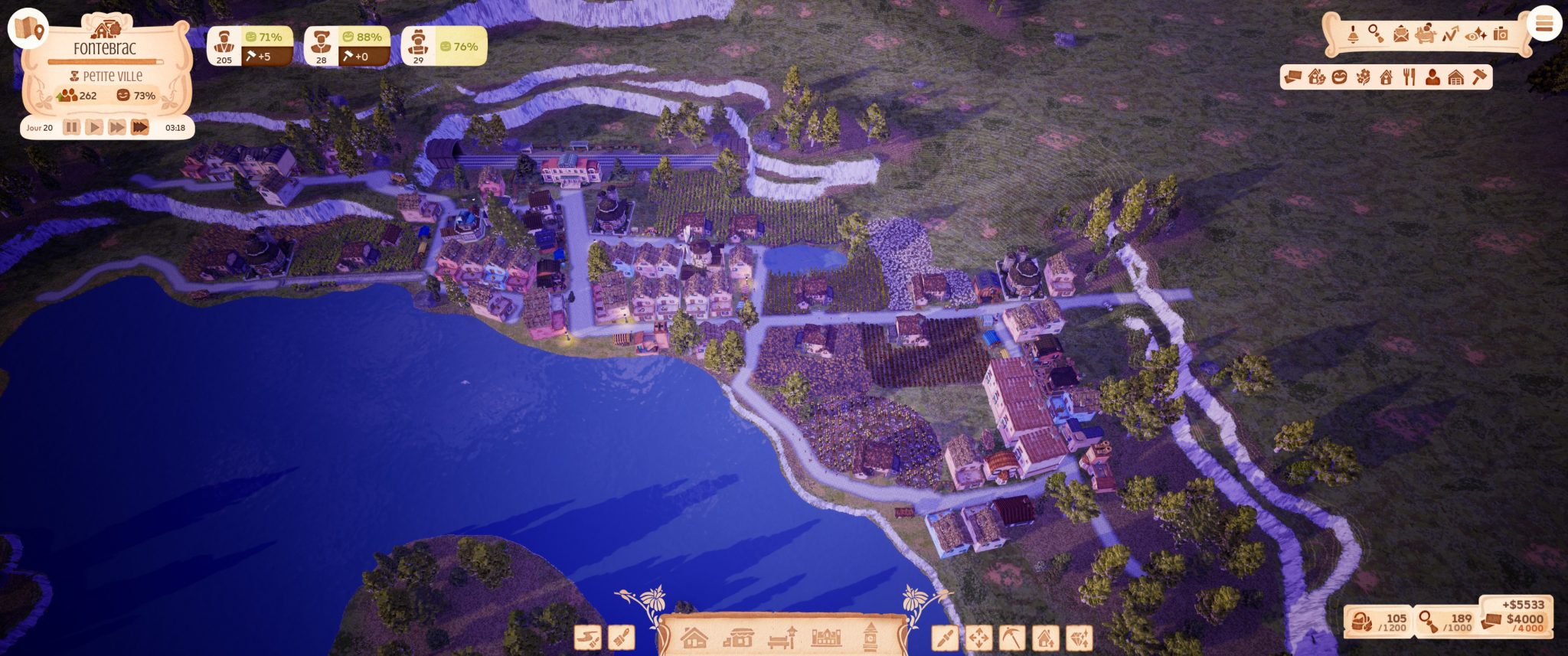Set game speed to double fast-forward
The height and width of the screenshot is (656, 1568).
pyautogui.click(x=116, y=127)
